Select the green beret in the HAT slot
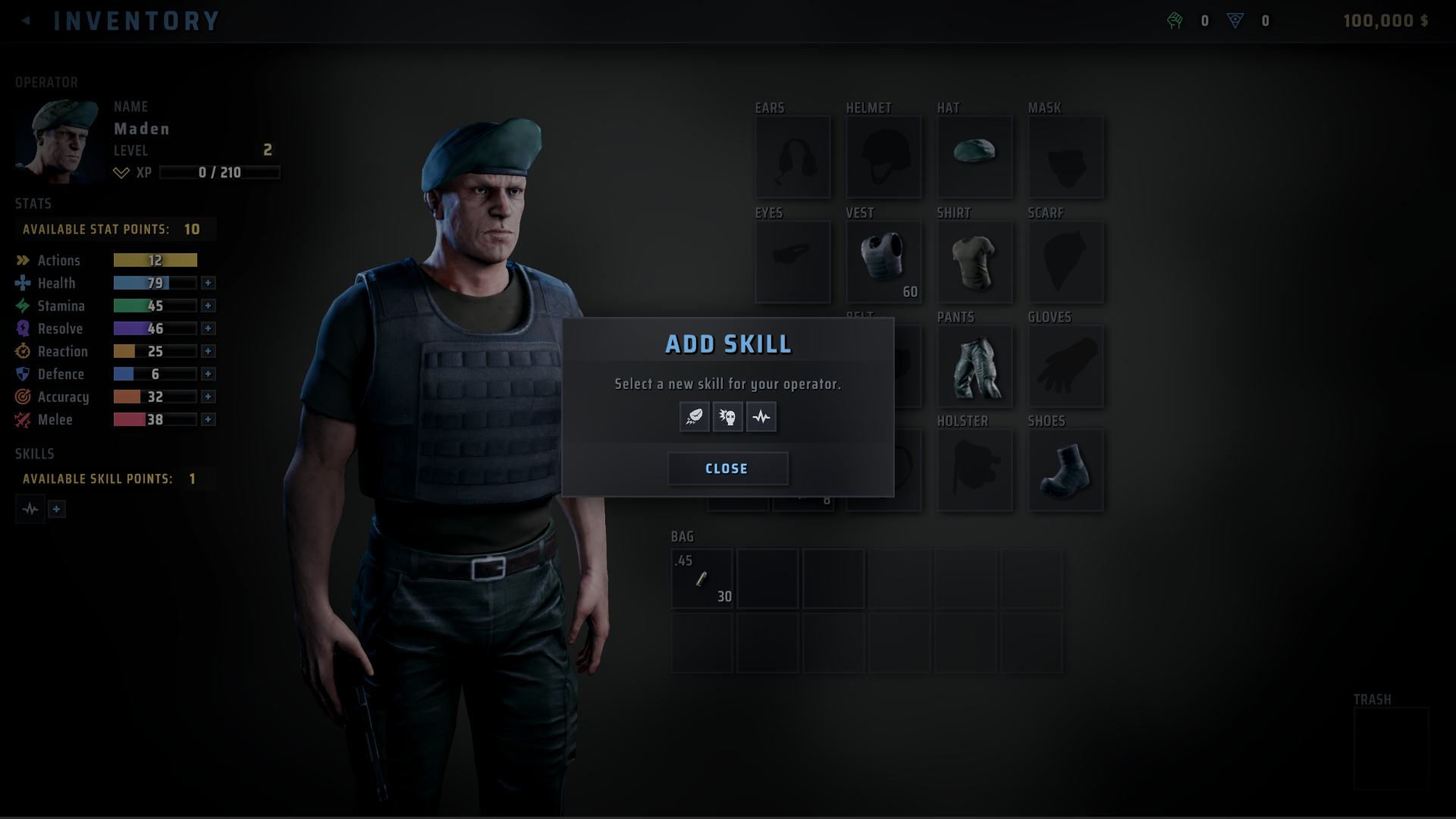Viewport: 1456px width, 819px height. [x=974, y=157]
